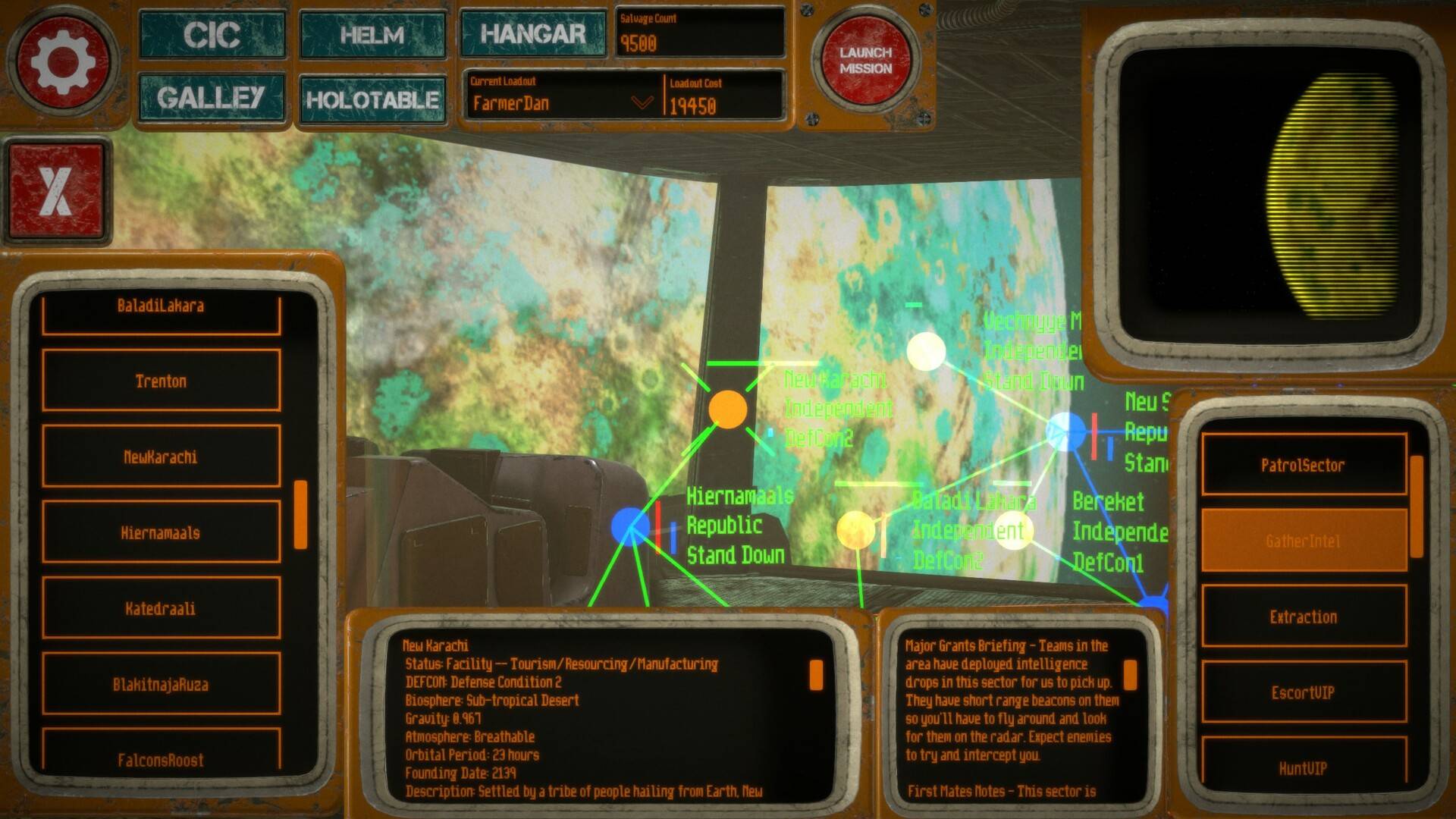Screen dimensions: 1456x819
Task: Select Trenton in the location list
Action: [x=161, y=381]
